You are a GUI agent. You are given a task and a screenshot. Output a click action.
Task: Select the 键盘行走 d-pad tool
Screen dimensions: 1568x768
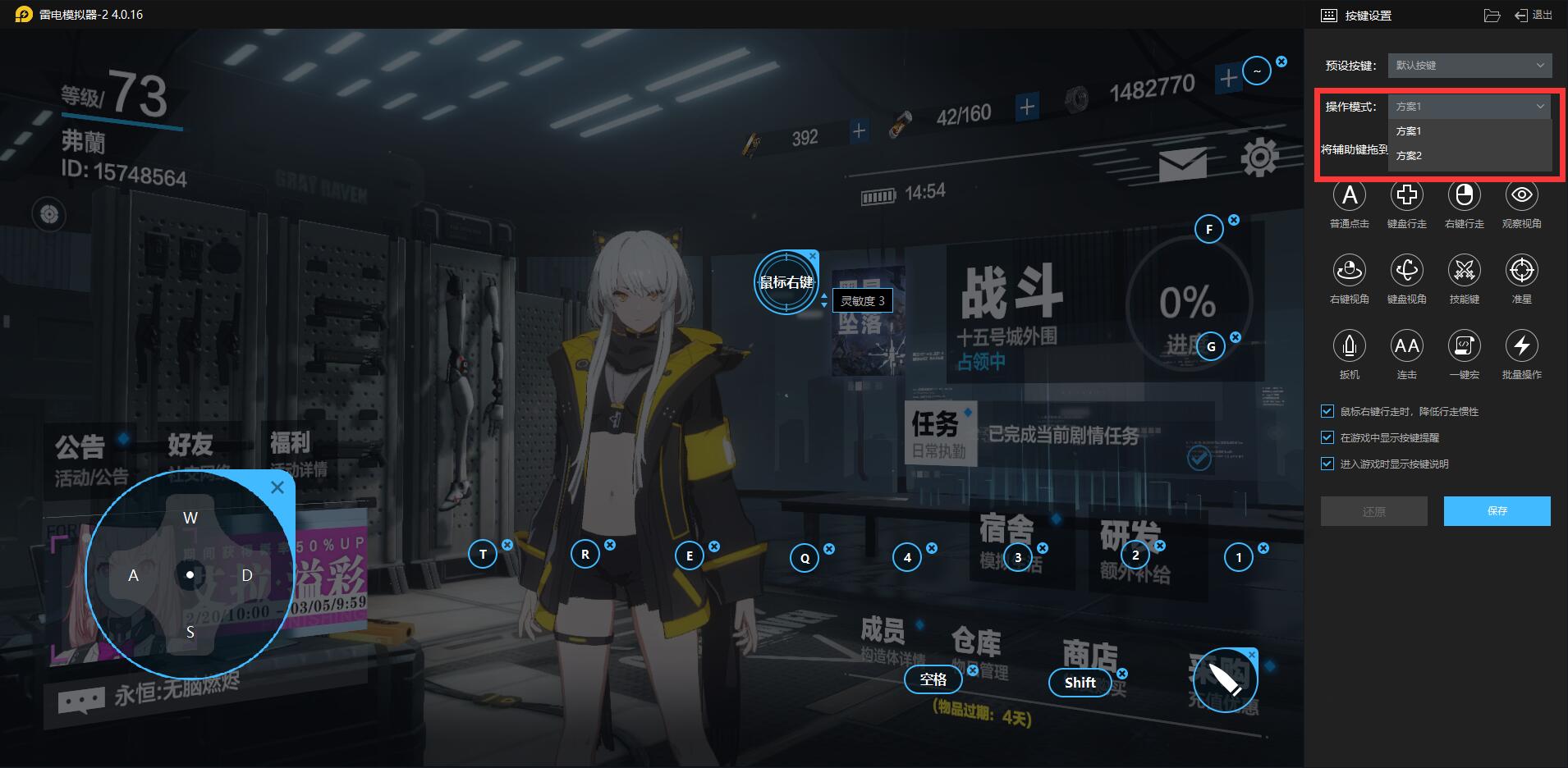pyautogui.click(x=1406, y=196)
